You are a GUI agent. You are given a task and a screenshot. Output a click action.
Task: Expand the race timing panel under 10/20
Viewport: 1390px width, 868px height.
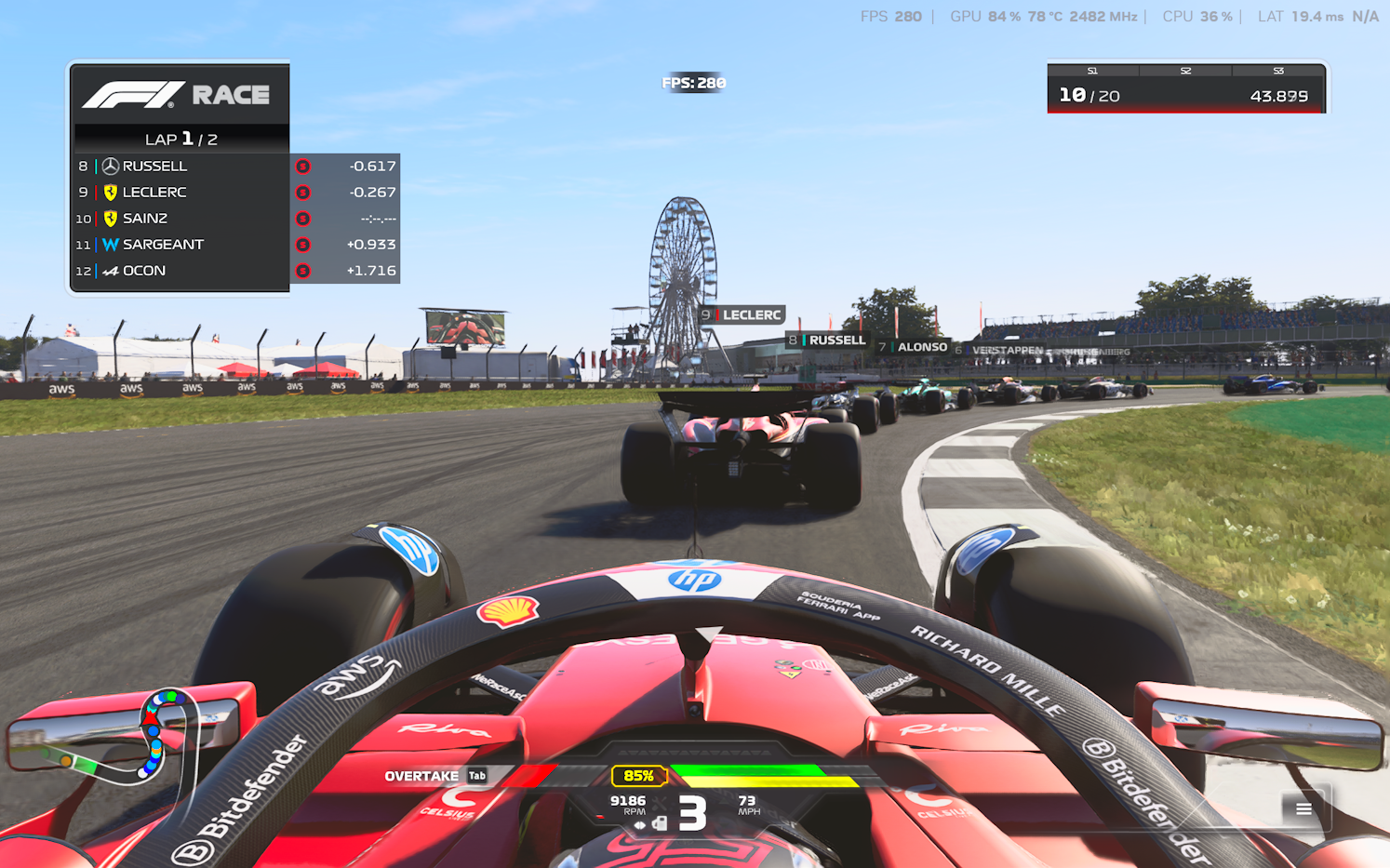[1186, 110]
